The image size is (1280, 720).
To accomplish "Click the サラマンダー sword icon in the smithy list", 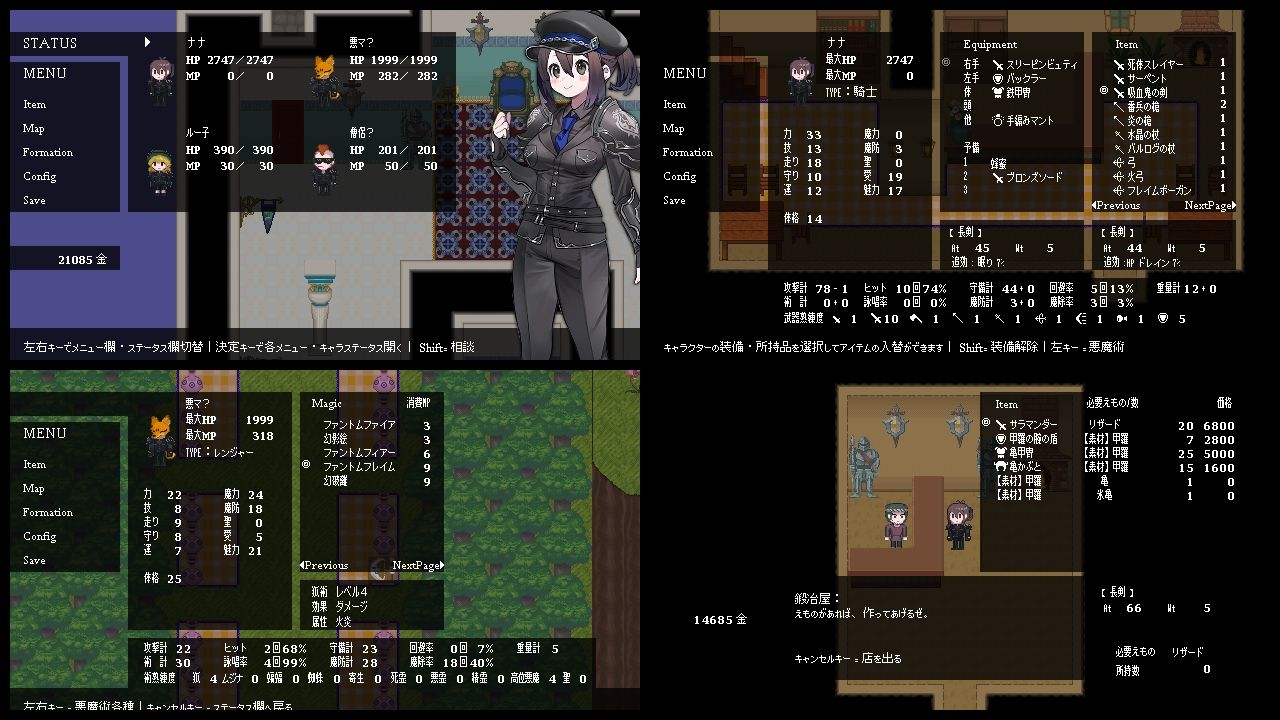I will point(1001,424).
